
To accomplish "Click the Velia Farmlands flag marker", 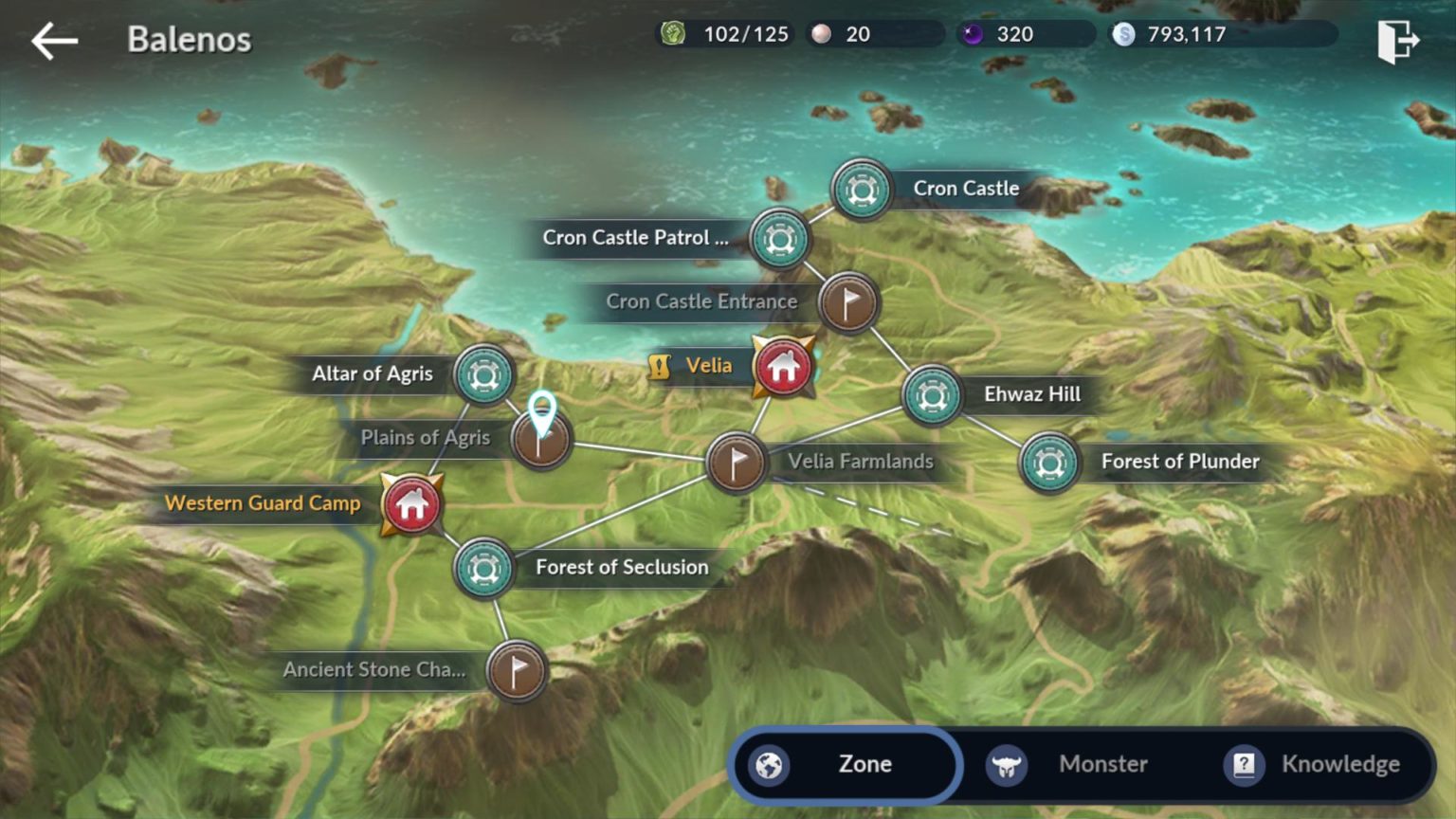I will [737, 464].
